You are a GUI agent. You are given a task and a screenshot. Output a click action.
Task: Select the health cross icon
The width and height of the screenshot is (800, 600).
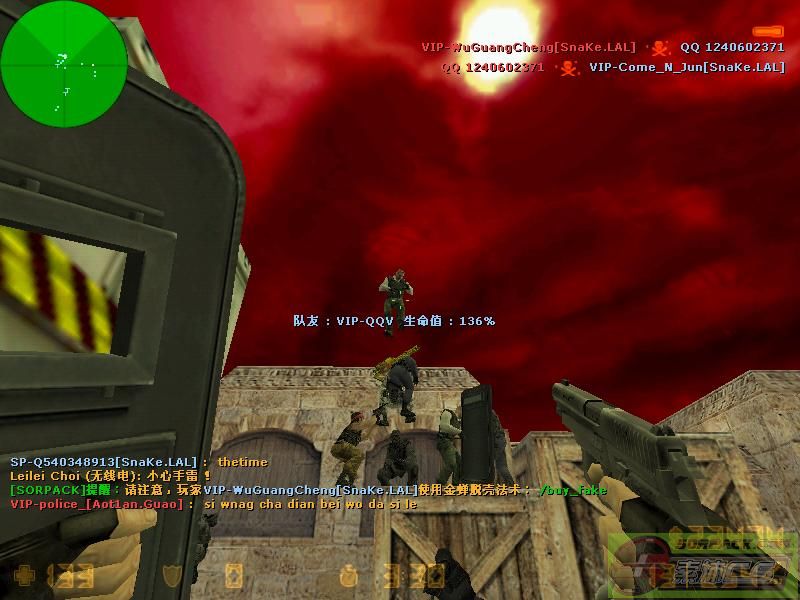(x=23, y=576)
